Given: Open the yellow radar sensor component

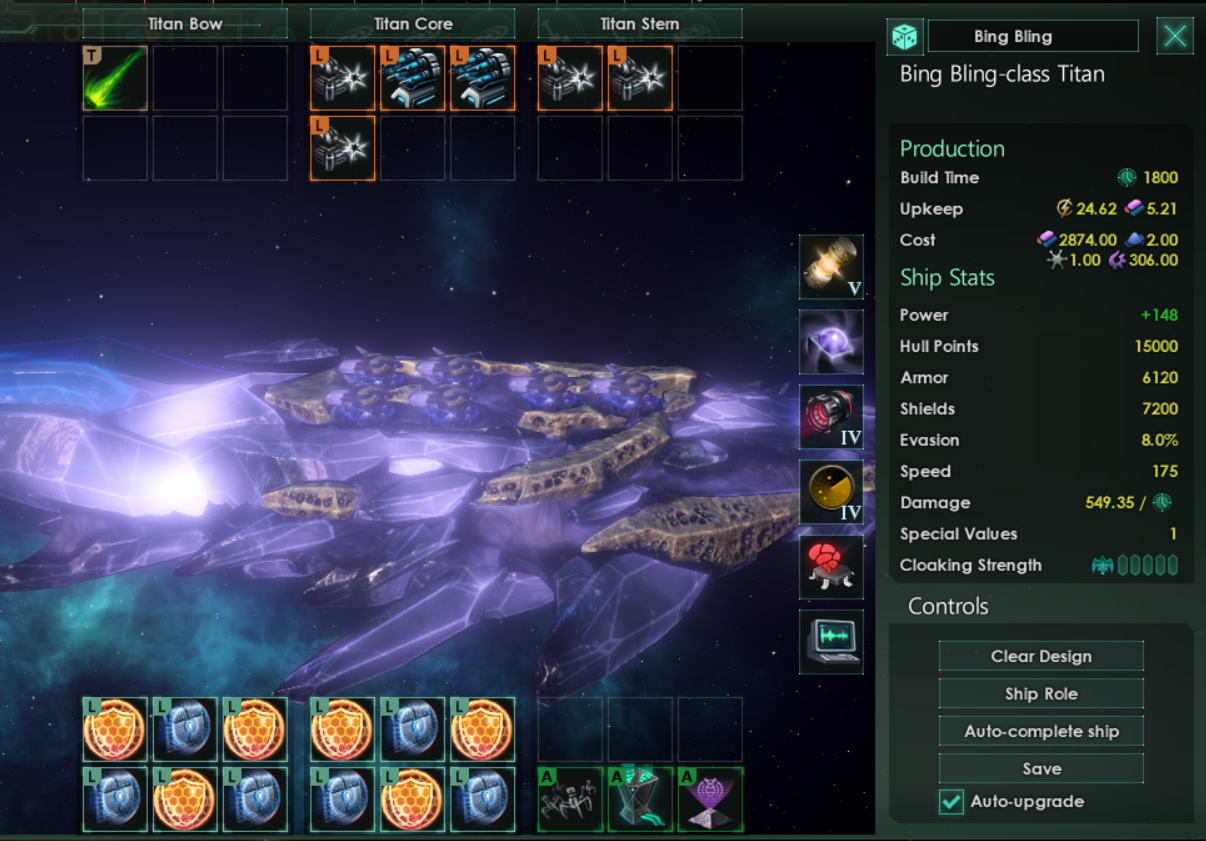Looking at the screenshot, I should pyautogui.click(x=831, y=492).
